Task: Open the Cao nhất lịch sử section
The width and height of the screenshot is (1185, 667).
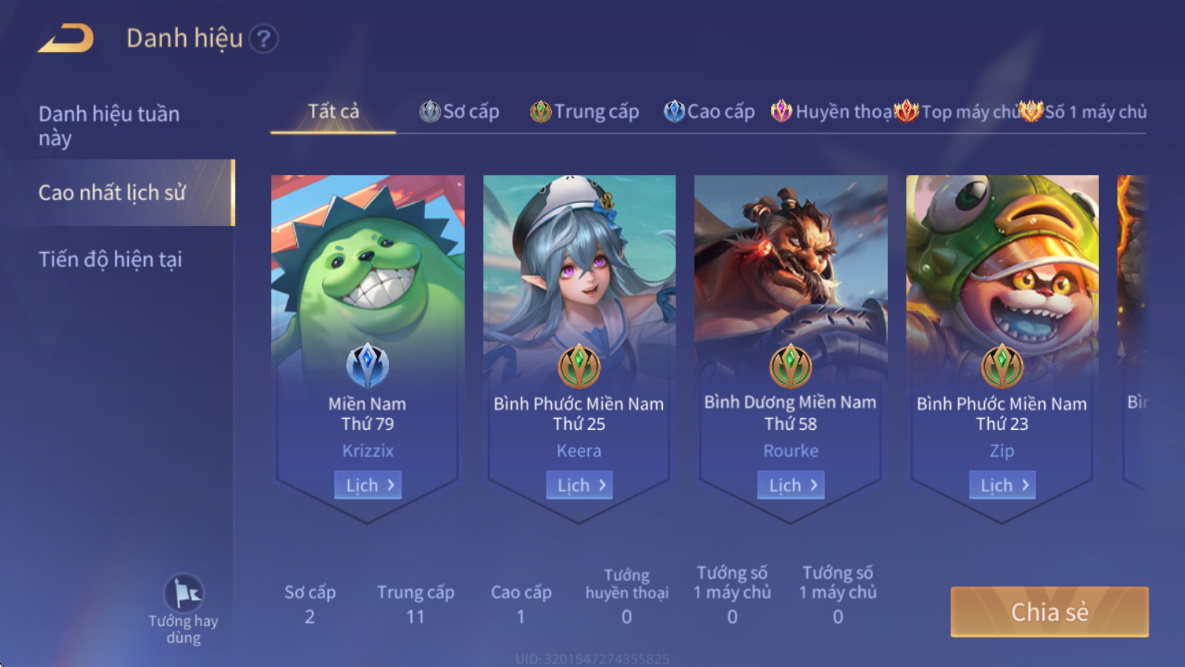Action: click(x=112, y=192)
